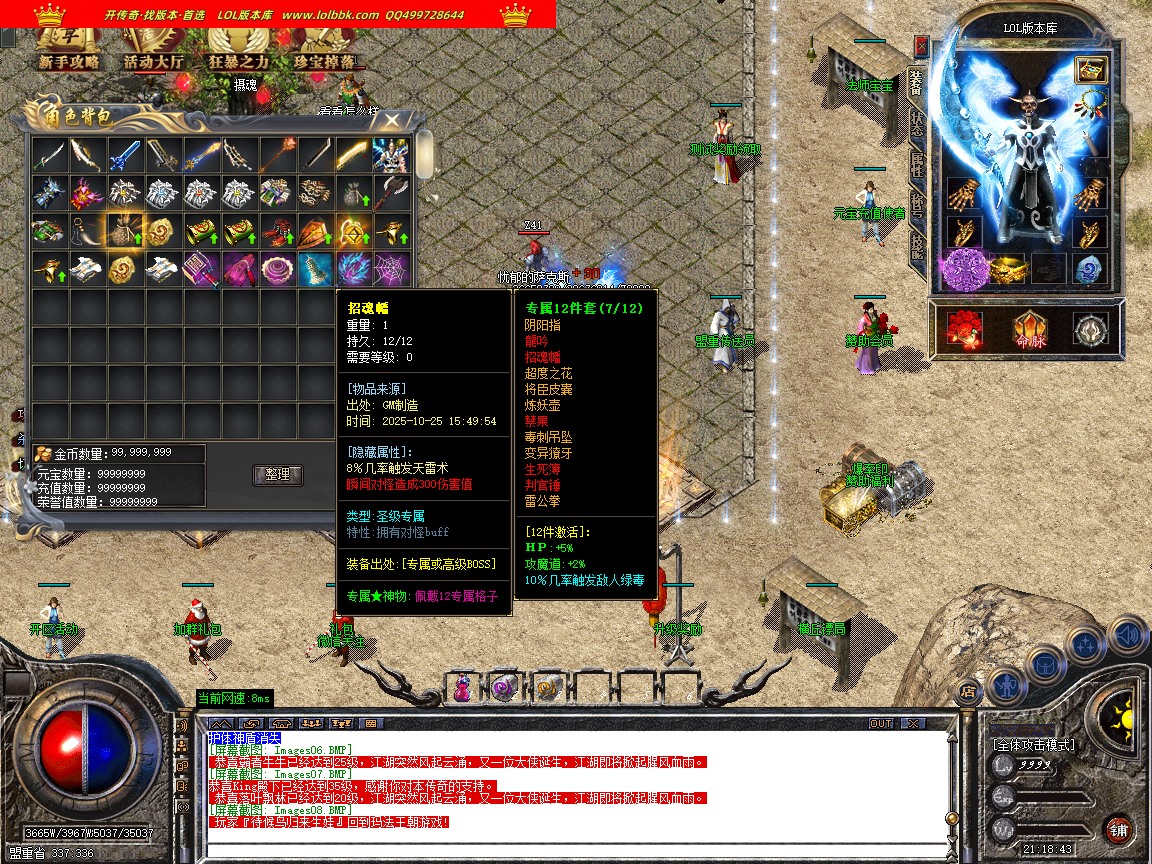Image resolution: width=1152 pixels, height=864 pixels.
Task: Open the 活动大厅 event hall
Action: [153, 59]
